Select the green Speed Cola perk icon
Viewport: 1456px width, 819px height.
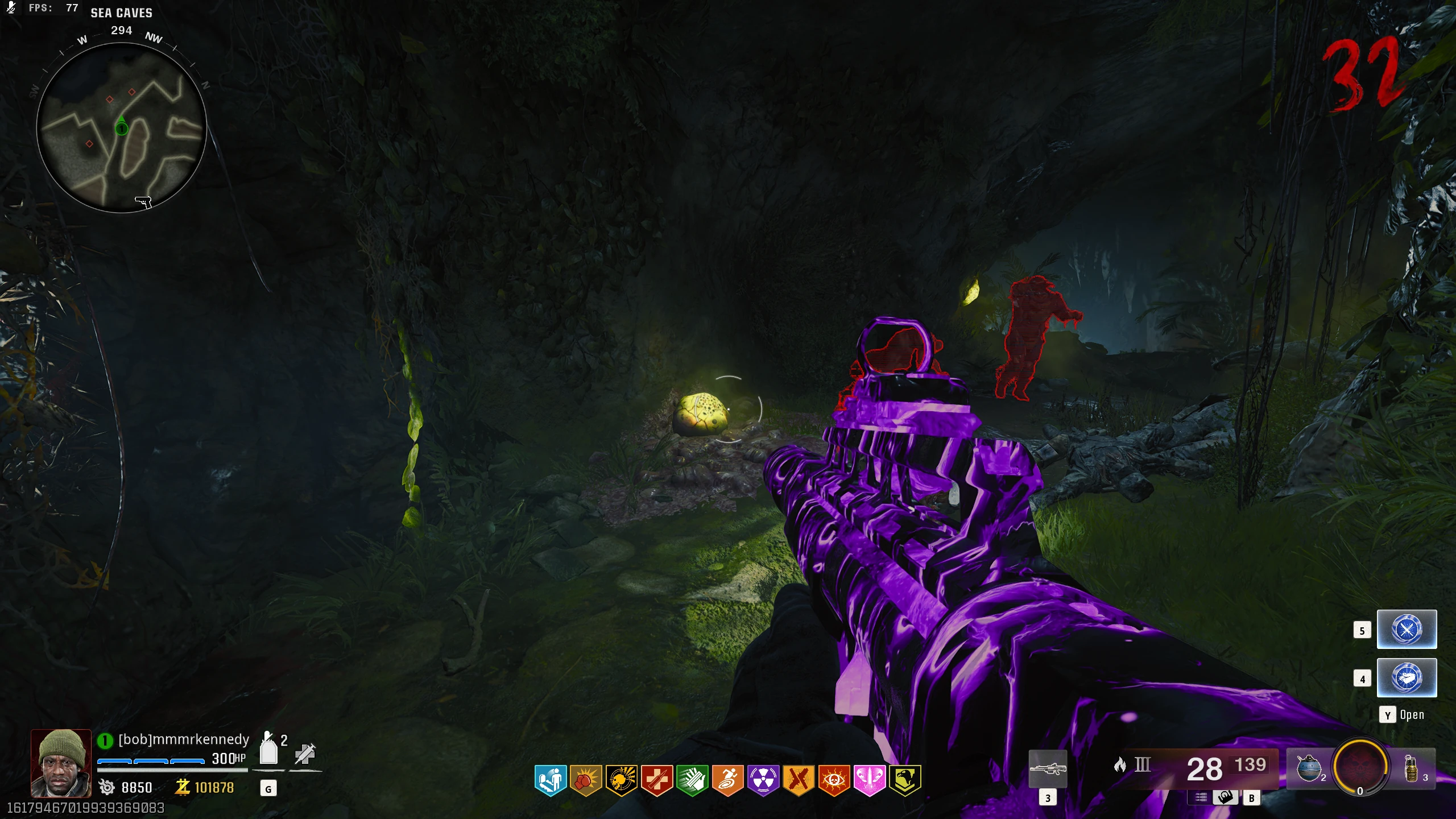692,780
